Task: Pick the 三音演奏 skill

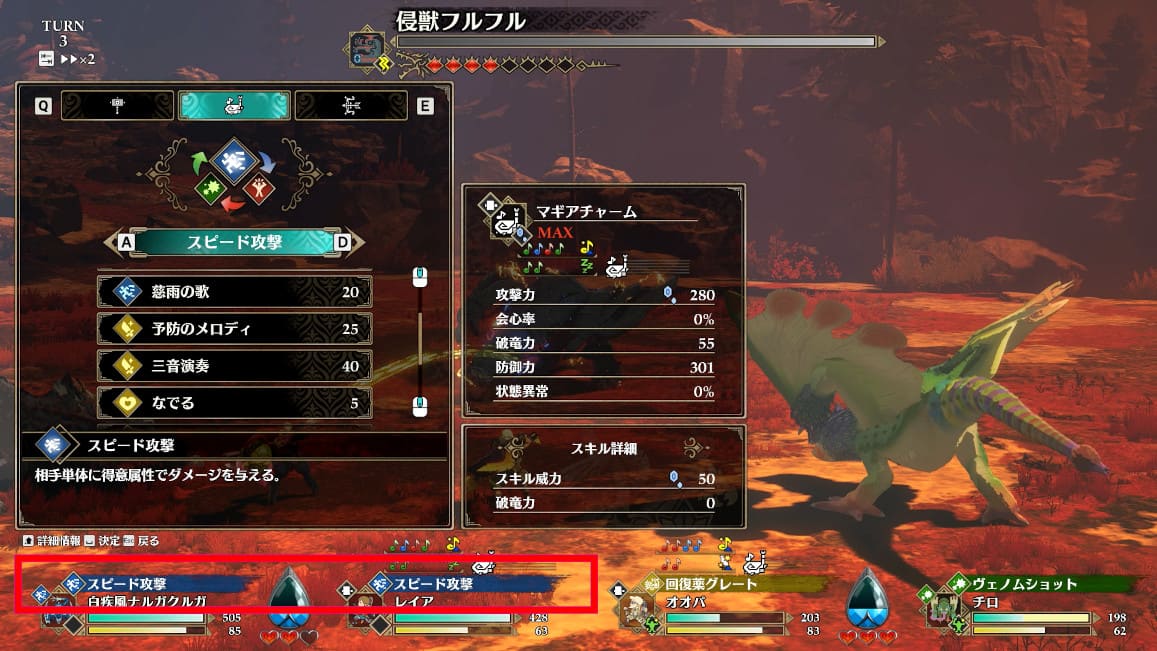Action: 234,366
